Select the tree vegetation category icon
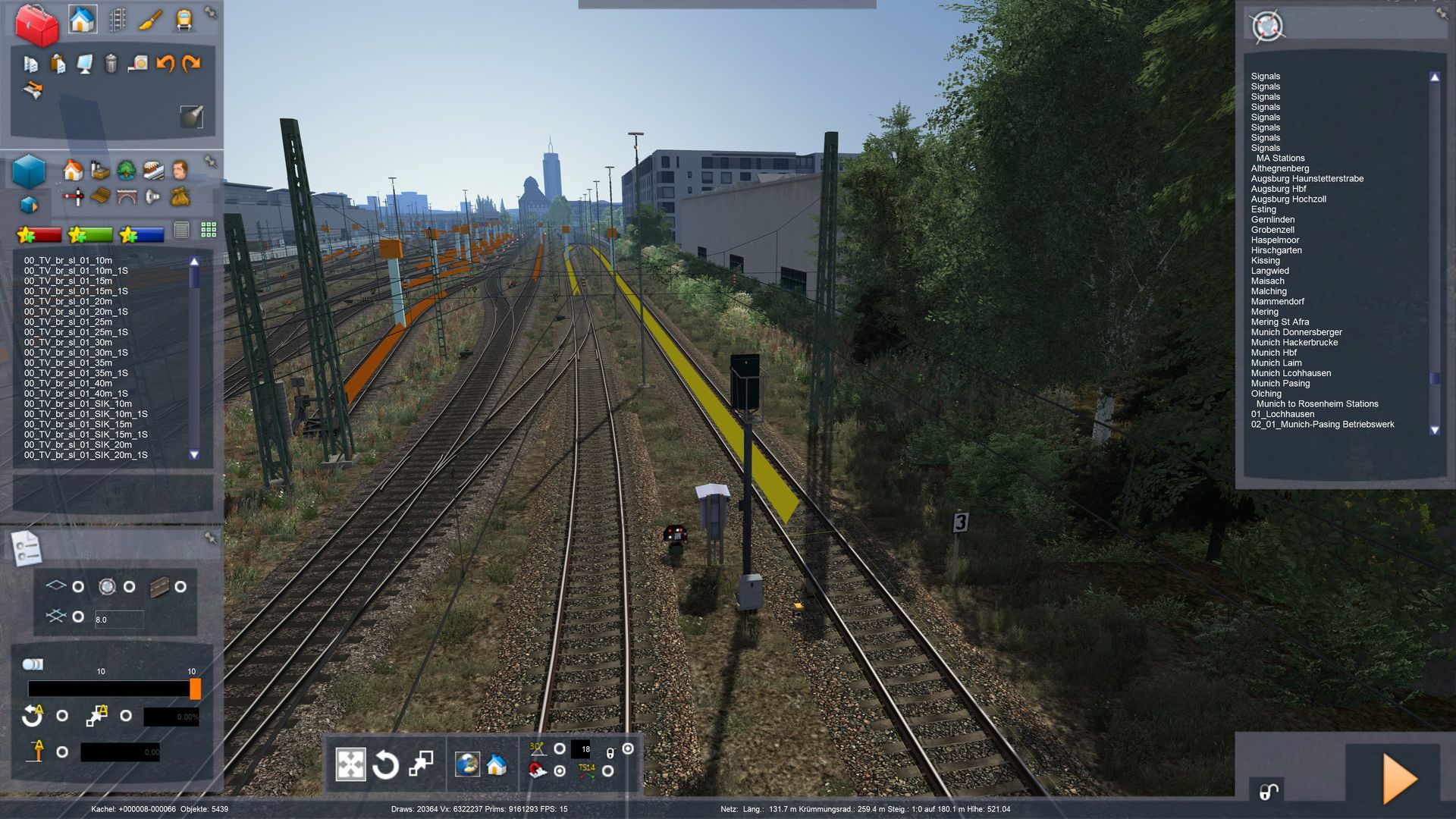 click(x=126, y=170)
